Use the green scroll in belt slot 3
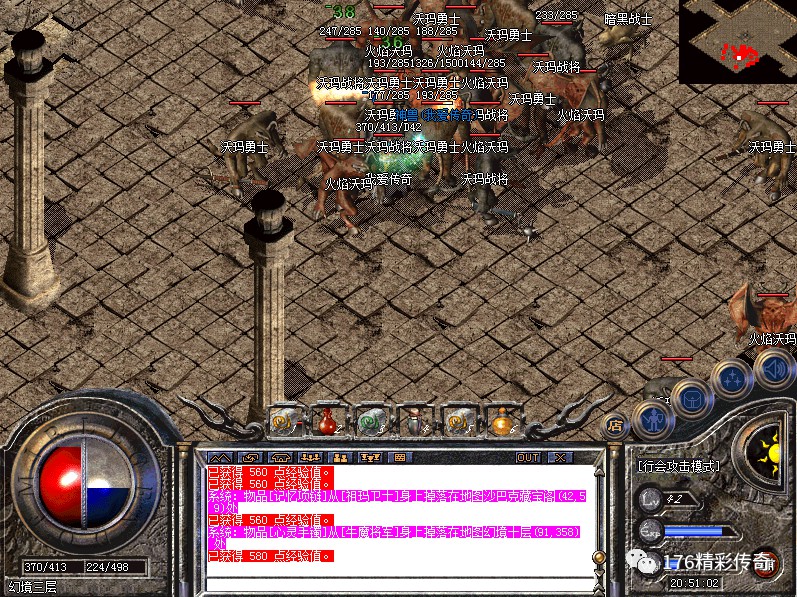Image resolution: width=797 pixels, height=597 pixels. pyautogui.click(x=369, y=421)
